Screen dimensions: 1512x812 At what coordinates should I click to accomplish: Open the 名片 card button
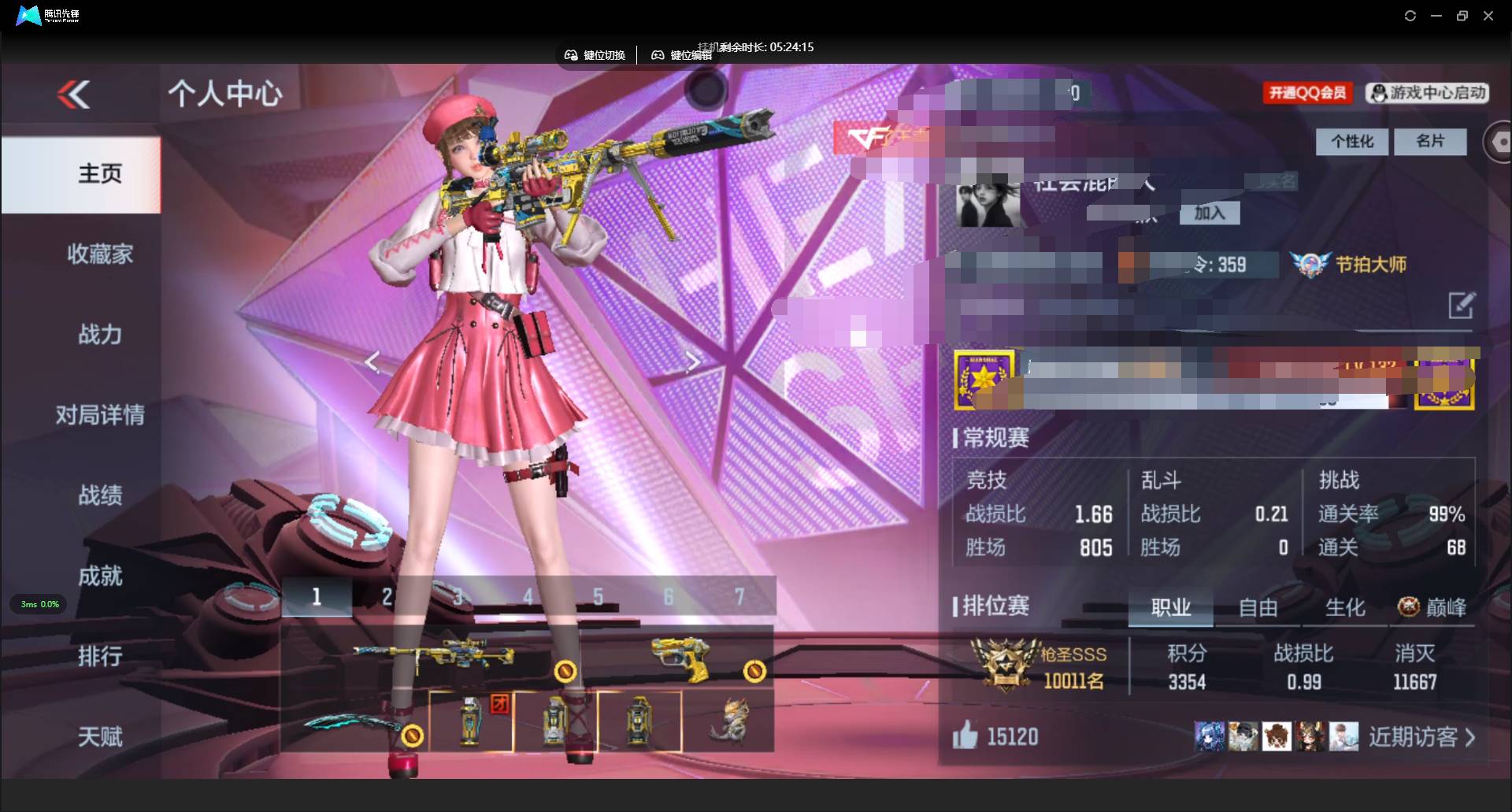(x=1429, y=142)
